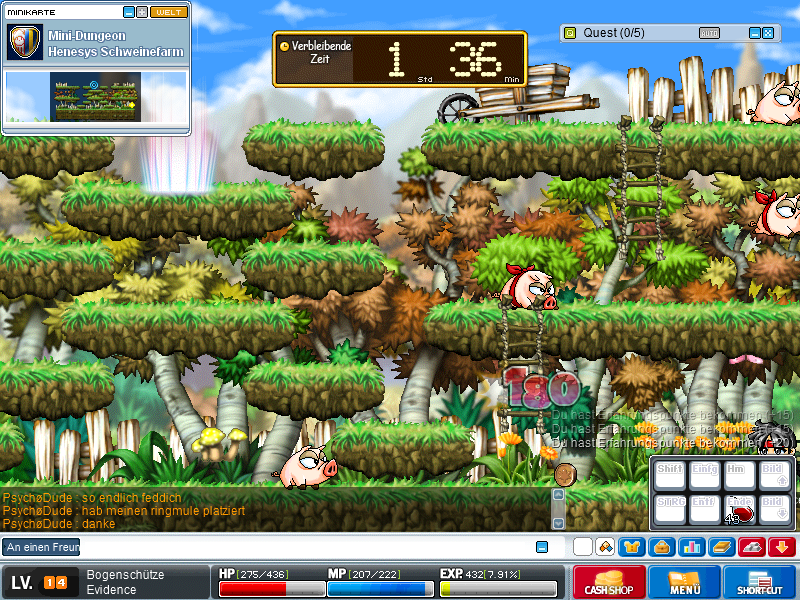Minimize the Quest tracker
This screenshot has width=800, height=600.
755,33
